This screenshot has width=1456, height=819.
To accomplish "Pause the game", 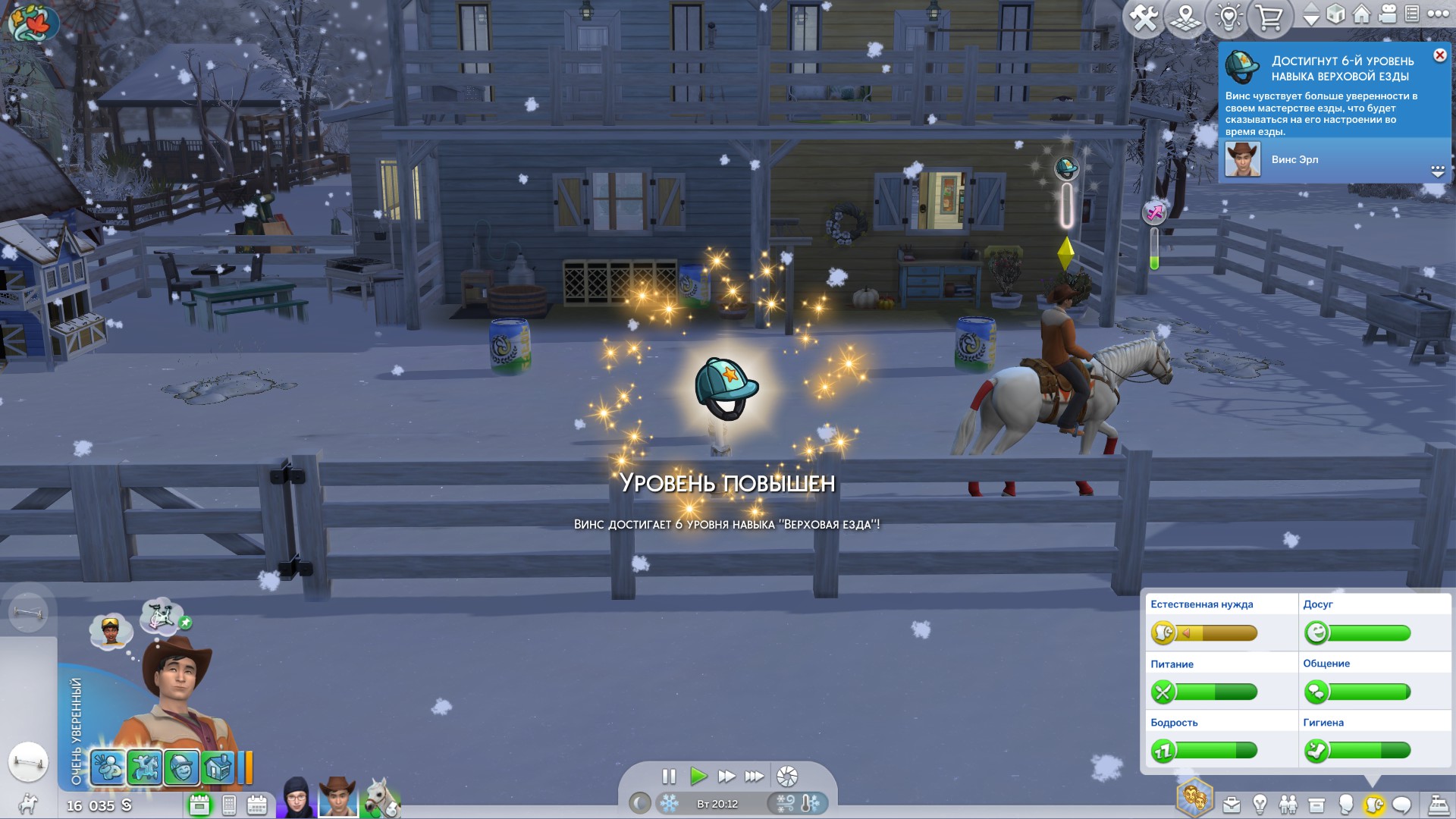I will tap(668, 776).
